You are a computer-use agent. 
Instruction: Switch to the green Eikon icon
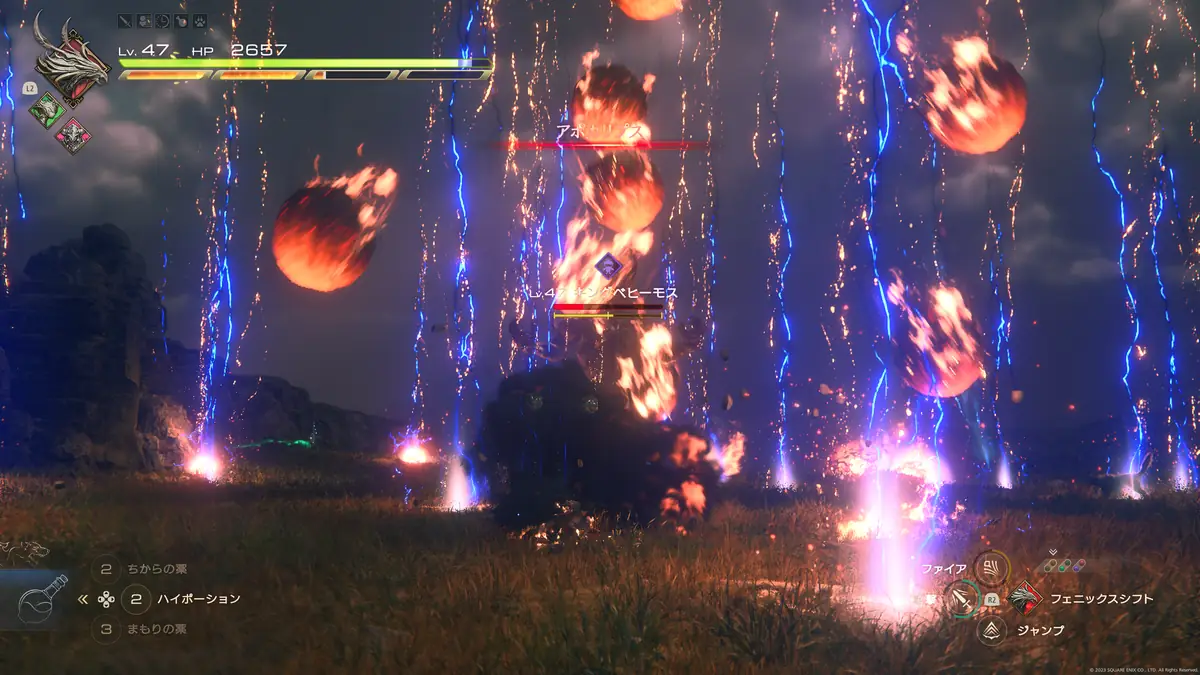tap(47, 109)
